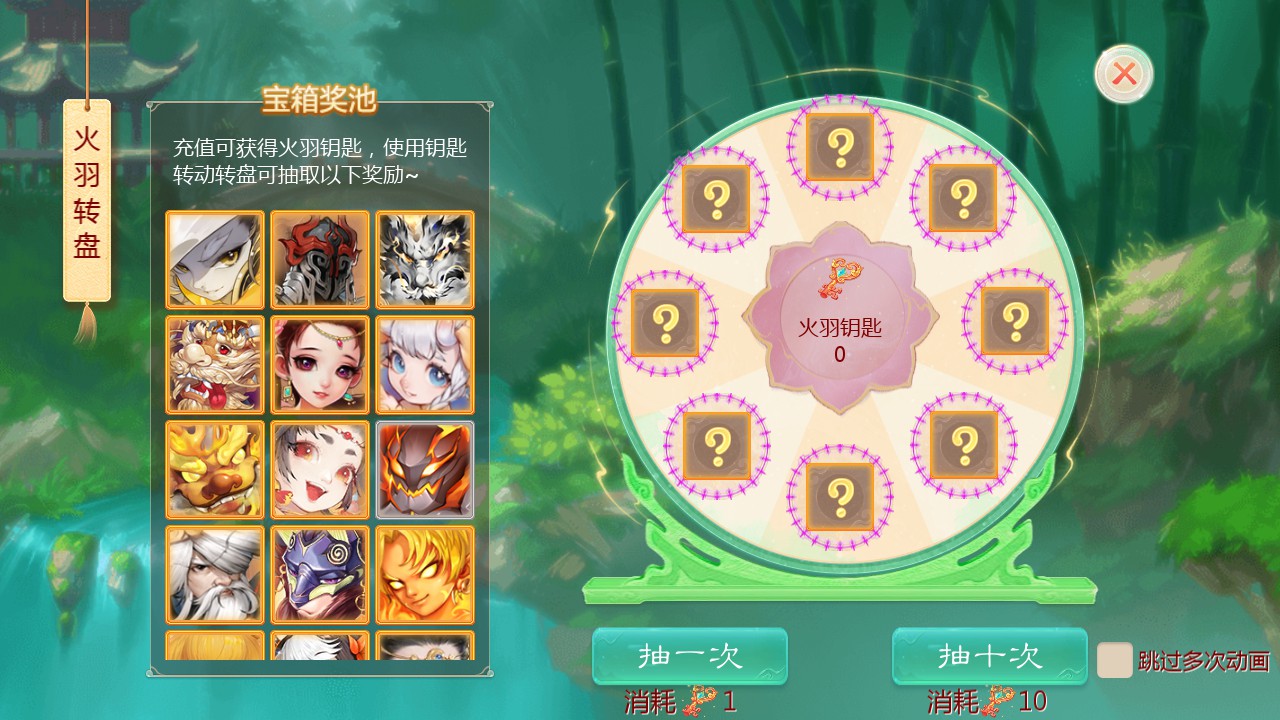Select the flaming dark beast portrait
Viewport: 1280px width, 720px height.
[423, 468]
